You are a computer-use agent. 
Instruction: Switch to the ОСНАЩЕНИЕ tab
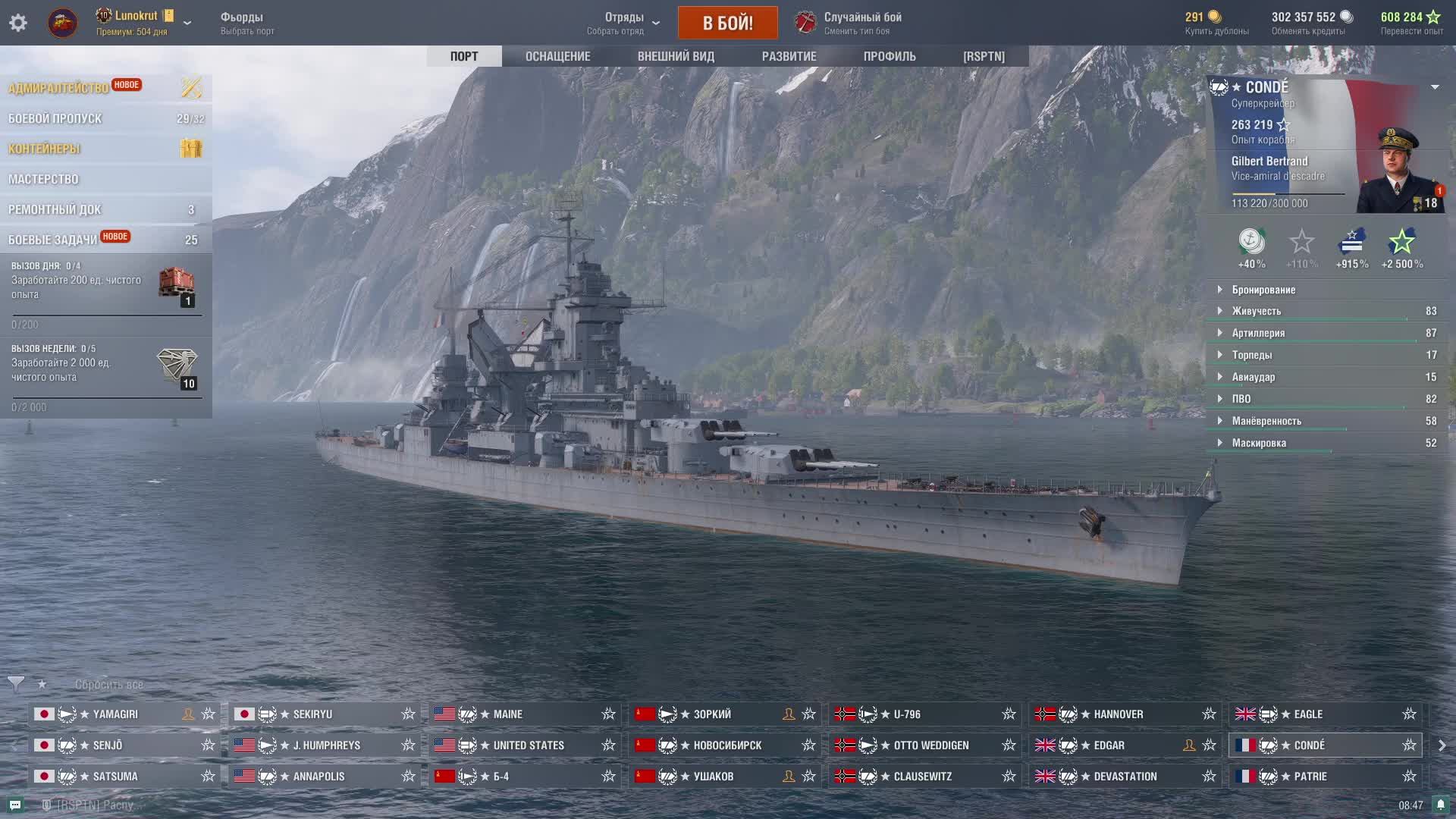(x=557, y=56)
